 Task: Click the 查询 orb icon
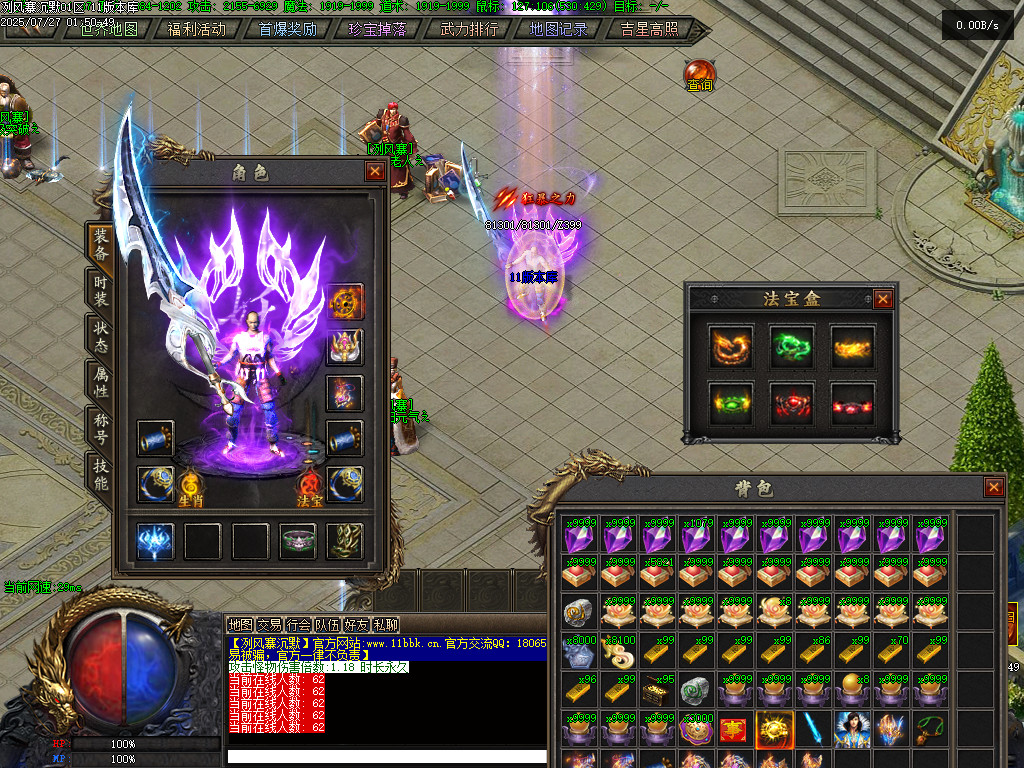tap(700, 75)
